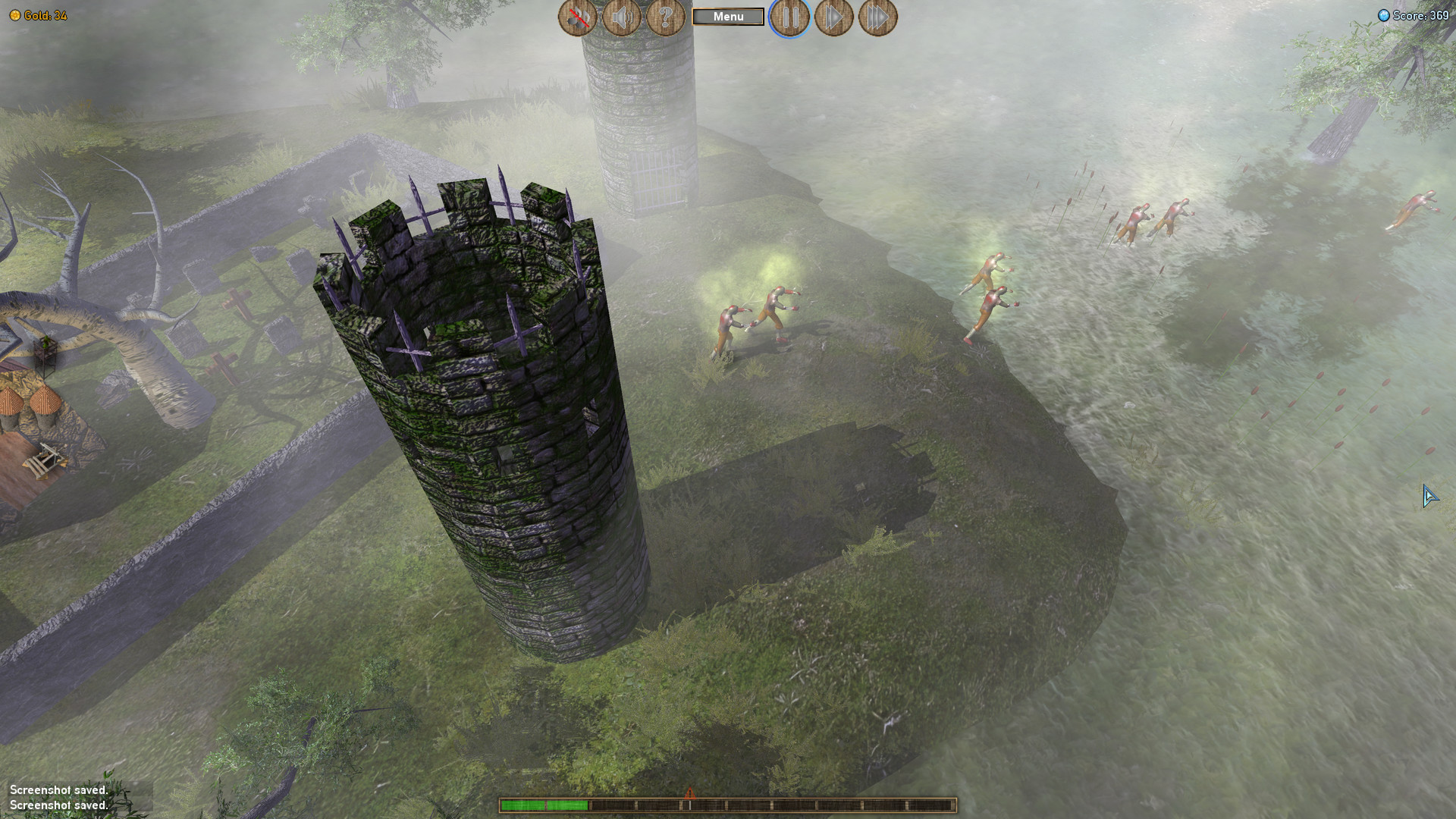The width and height of the screenshot is (1456, 819).
Task: Open the Menu
Action: pyautogui.click(x=727, y=16)
